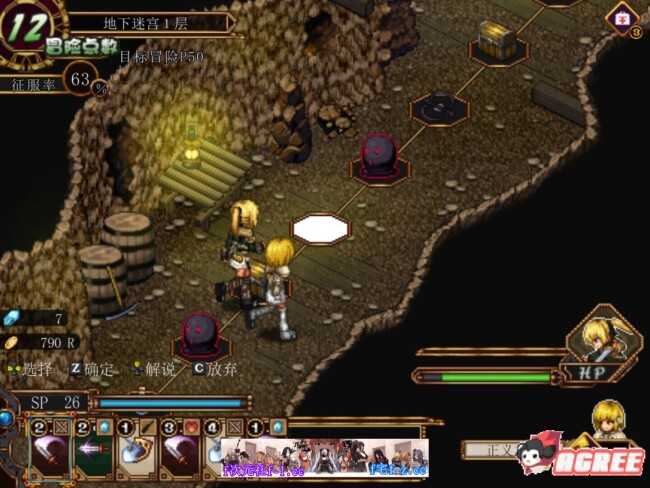Viewport: 650px width, 488px height.
Task: Select the cost-1 axe card
Action: point(137,456)
